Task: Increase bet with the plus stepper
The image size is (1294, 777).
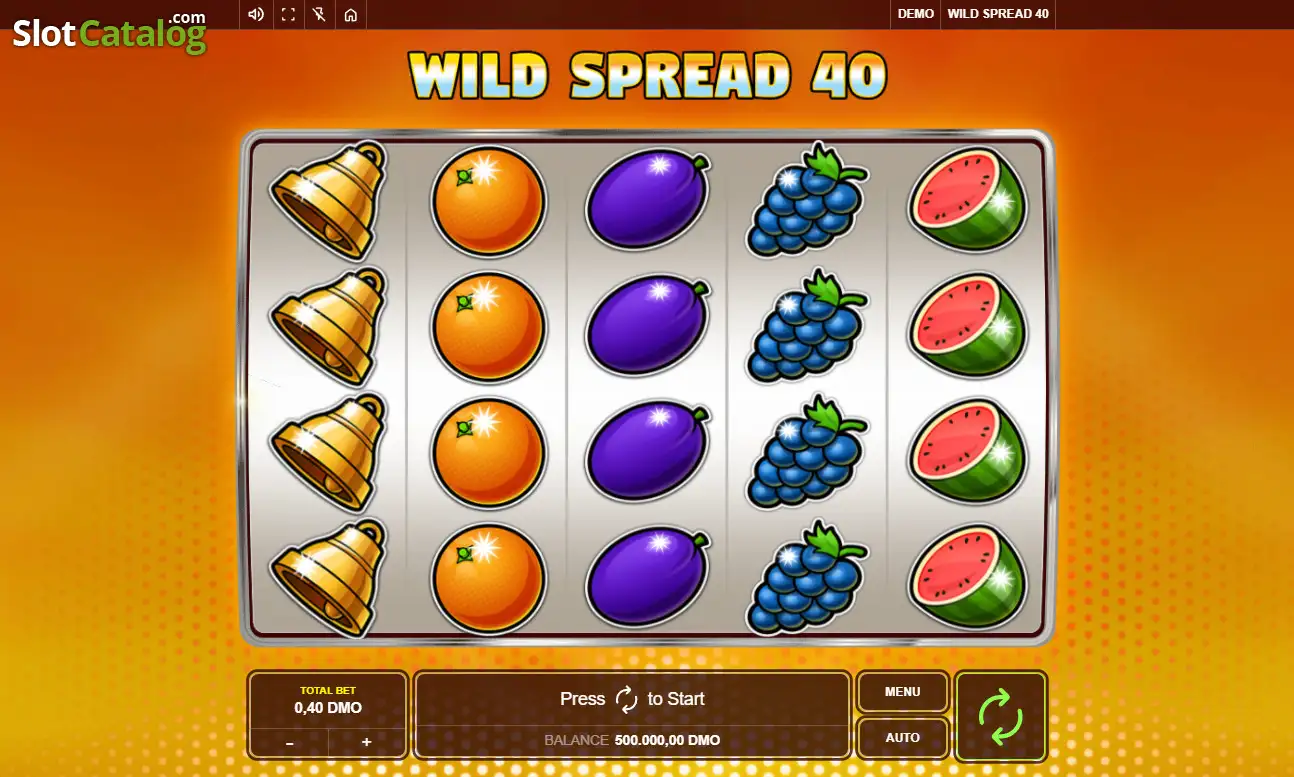Action: pyautogui.click(x=366, y=742)
